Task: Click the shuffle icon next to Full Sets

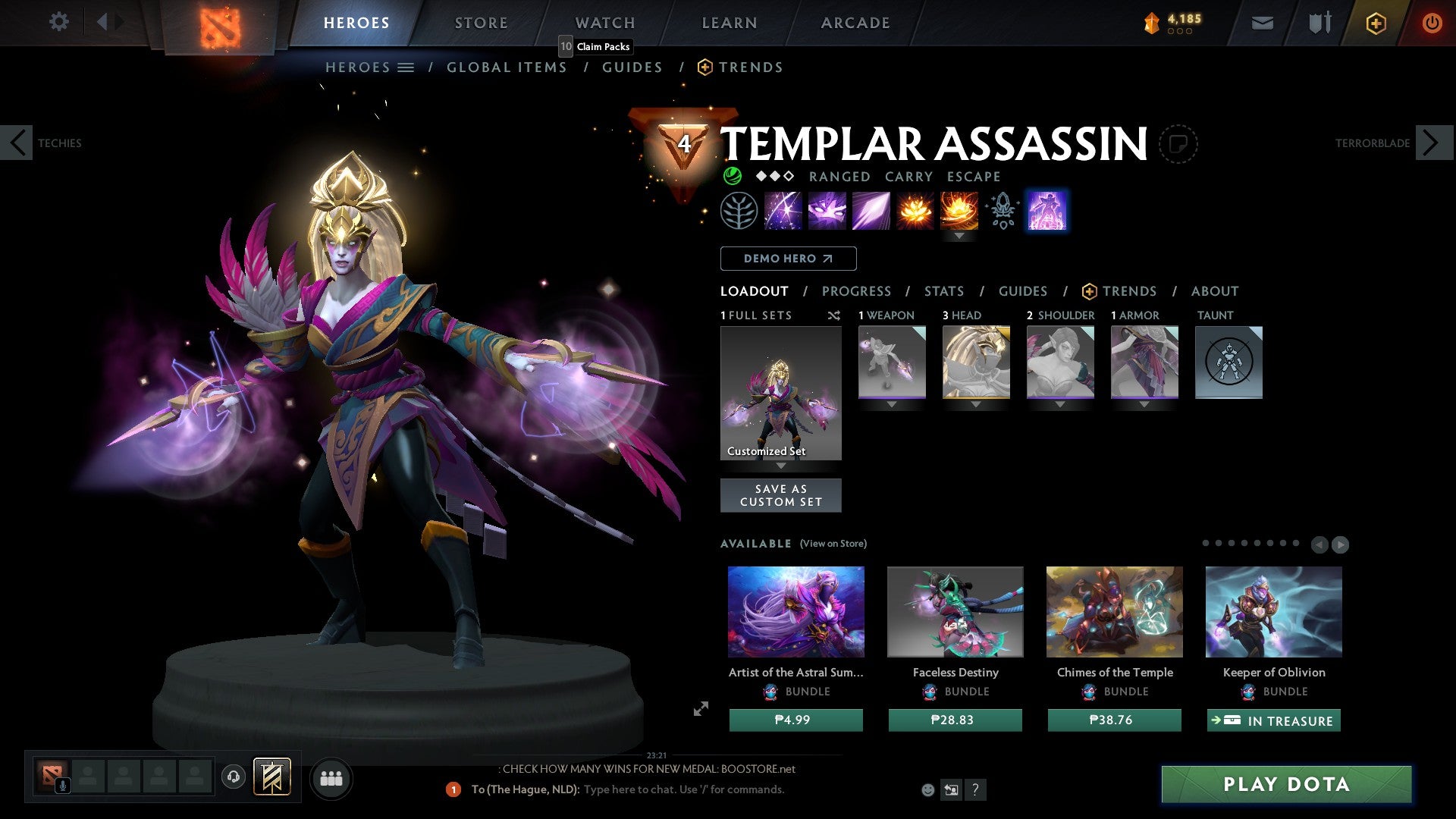Action: [834, 315]
